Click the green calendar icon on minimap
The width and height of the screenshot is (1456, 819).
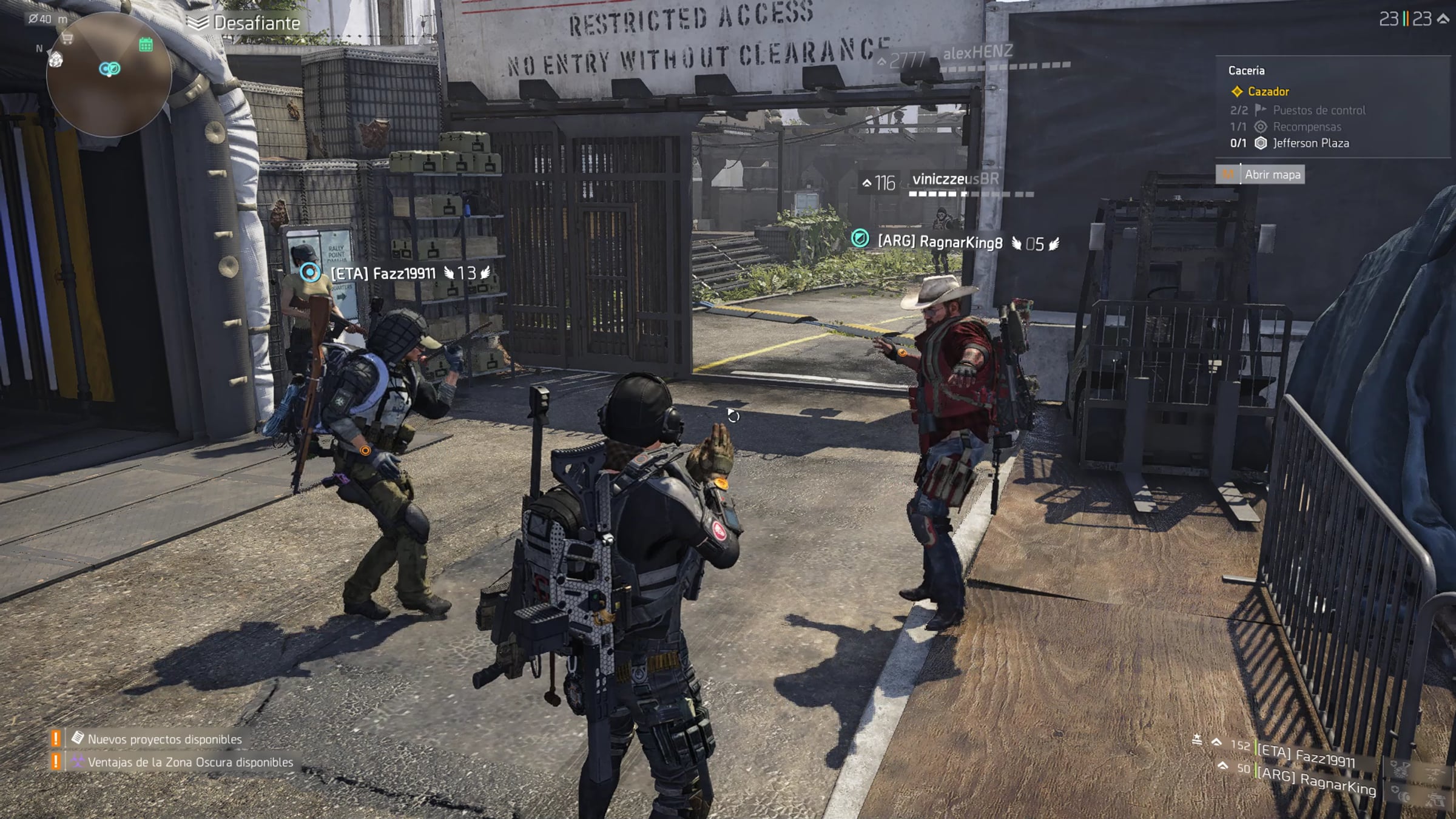point(146,44)
